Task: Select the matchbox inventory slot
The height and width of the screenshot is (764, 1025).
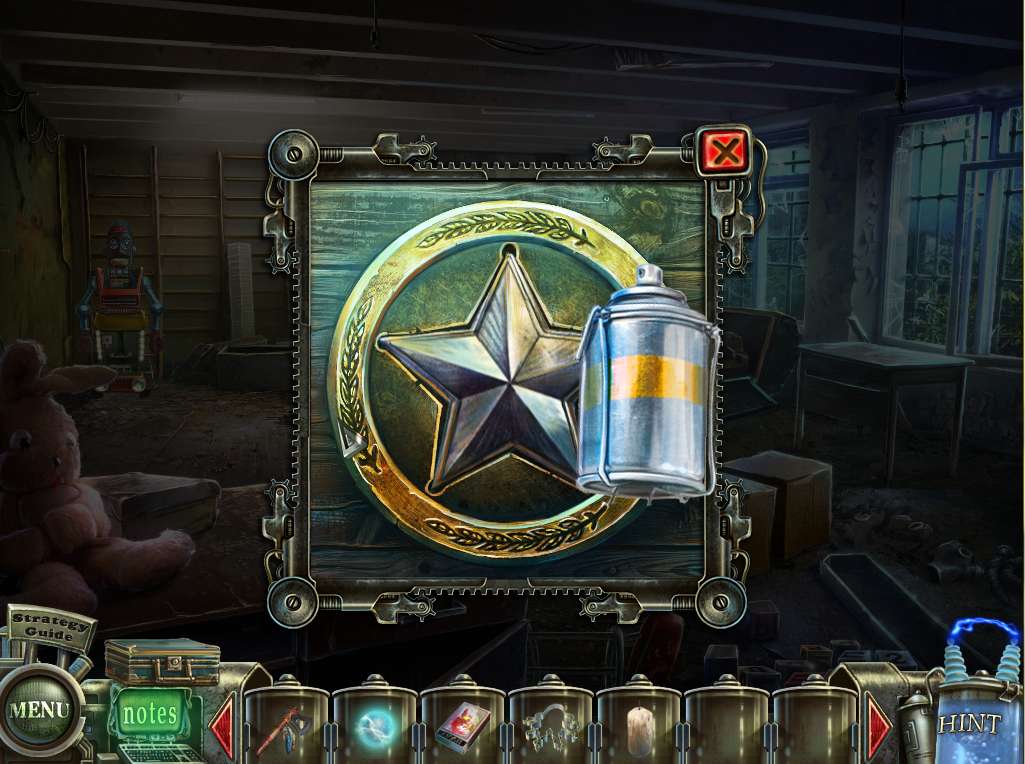Action: pyautogui.click(x=462, y=729)
